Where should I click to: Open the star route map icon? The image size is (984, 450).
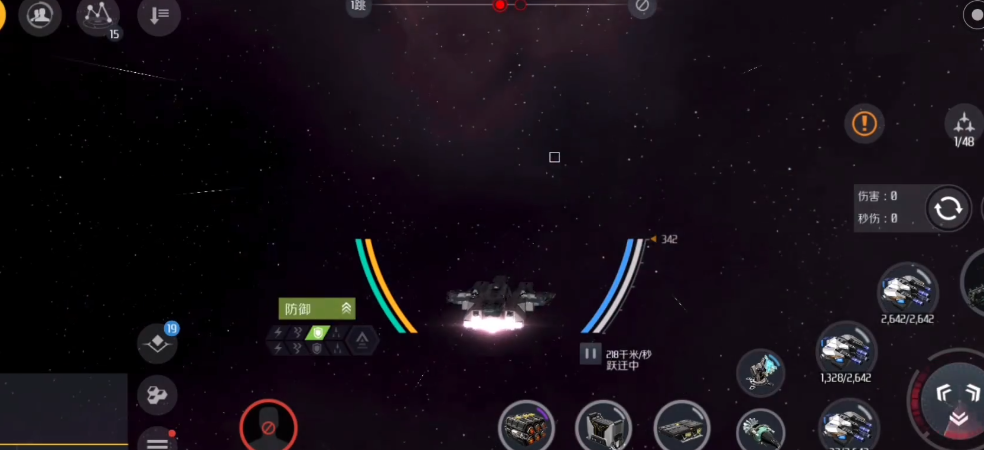coord(98,14)
